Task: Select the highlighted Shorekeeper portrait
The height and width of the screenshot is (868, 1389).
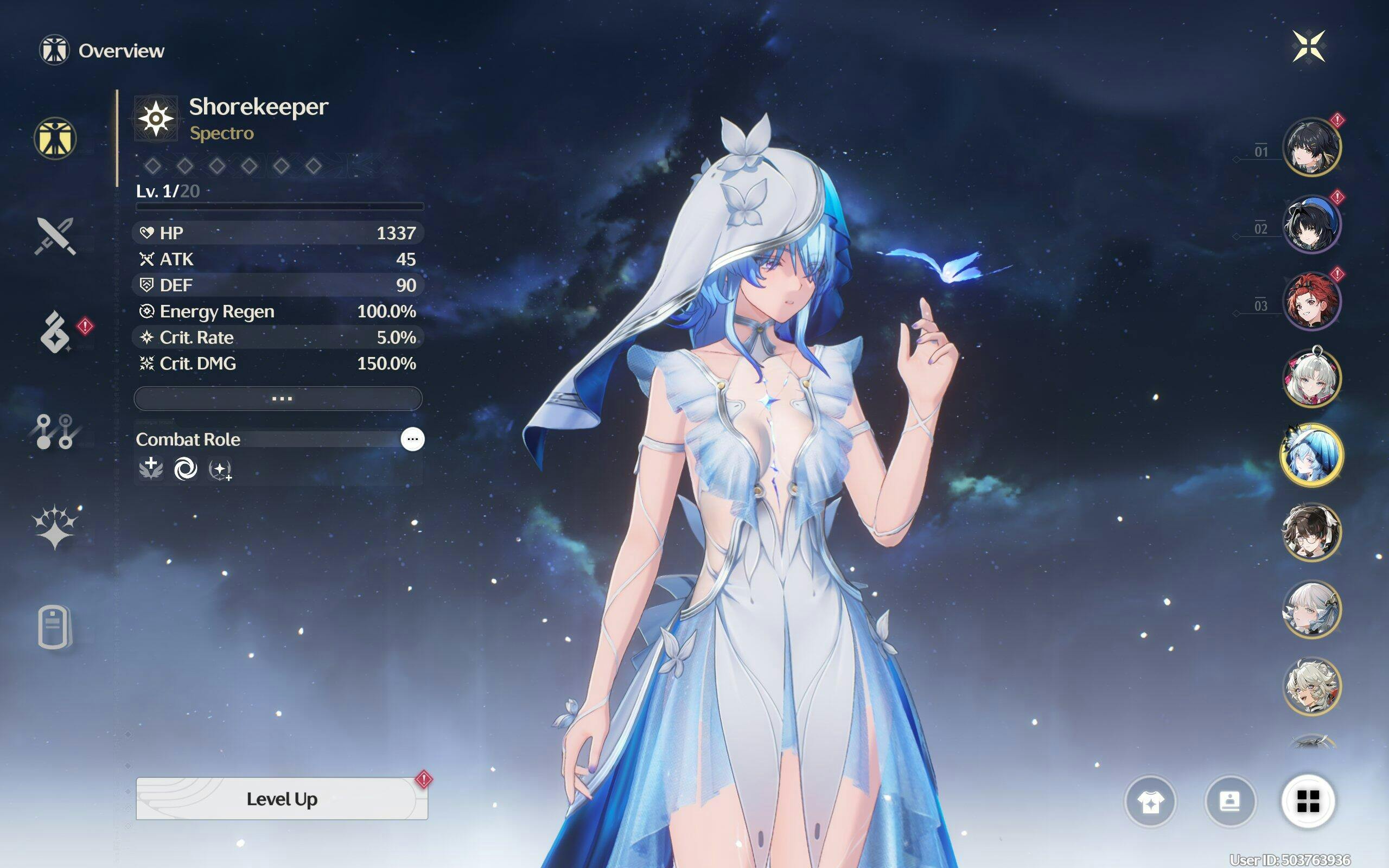Action: pyautogui.click(x=1311, y=455)
